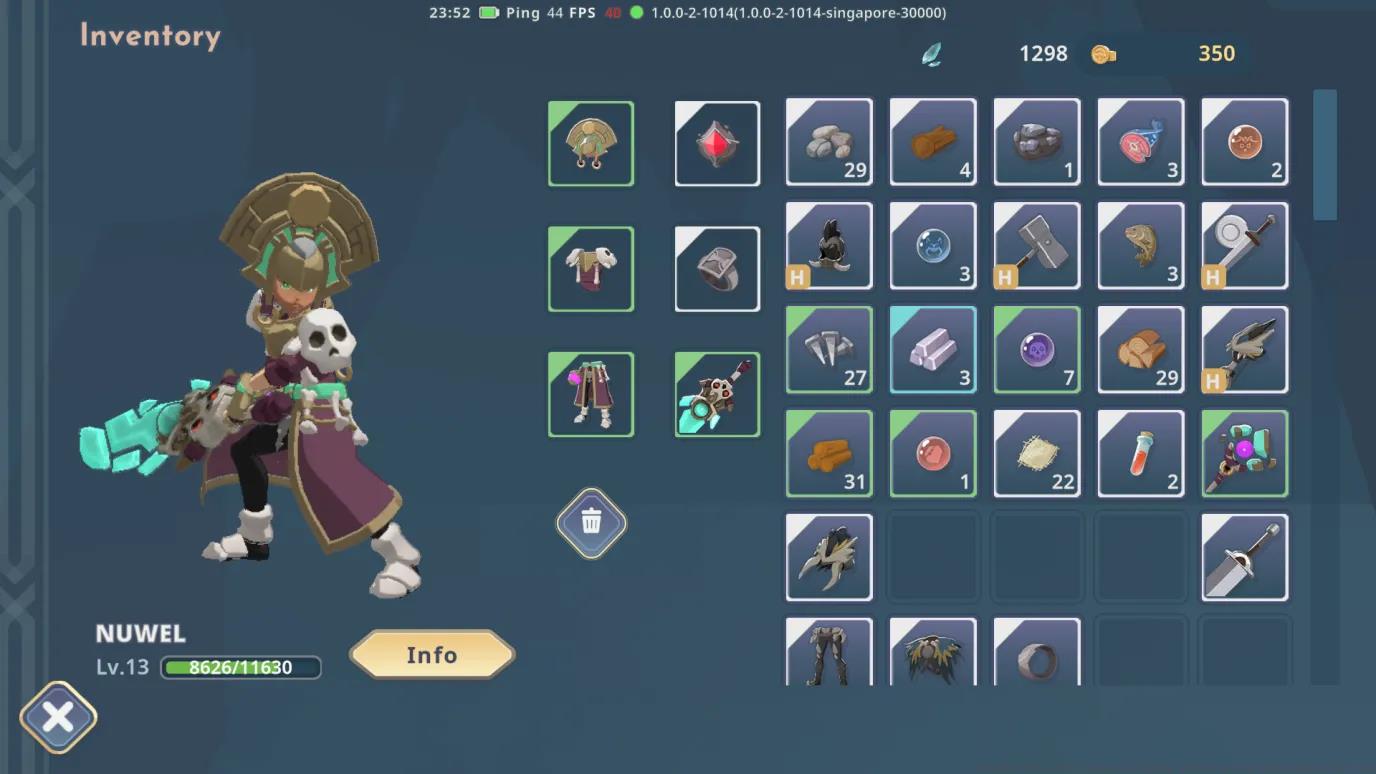Select the stack of 29 stones
The image size is (1376, 774).
pyautogui.click(x=829, y=142)
